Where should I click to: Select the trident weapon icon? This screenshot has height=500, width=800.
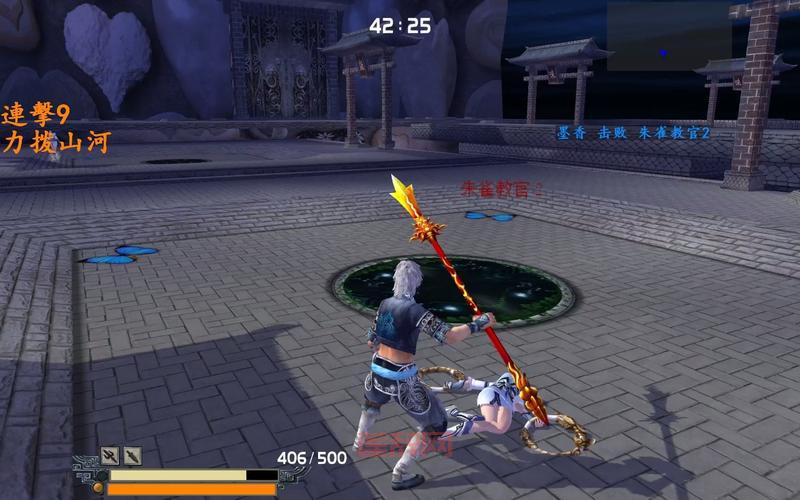(109, 456)
